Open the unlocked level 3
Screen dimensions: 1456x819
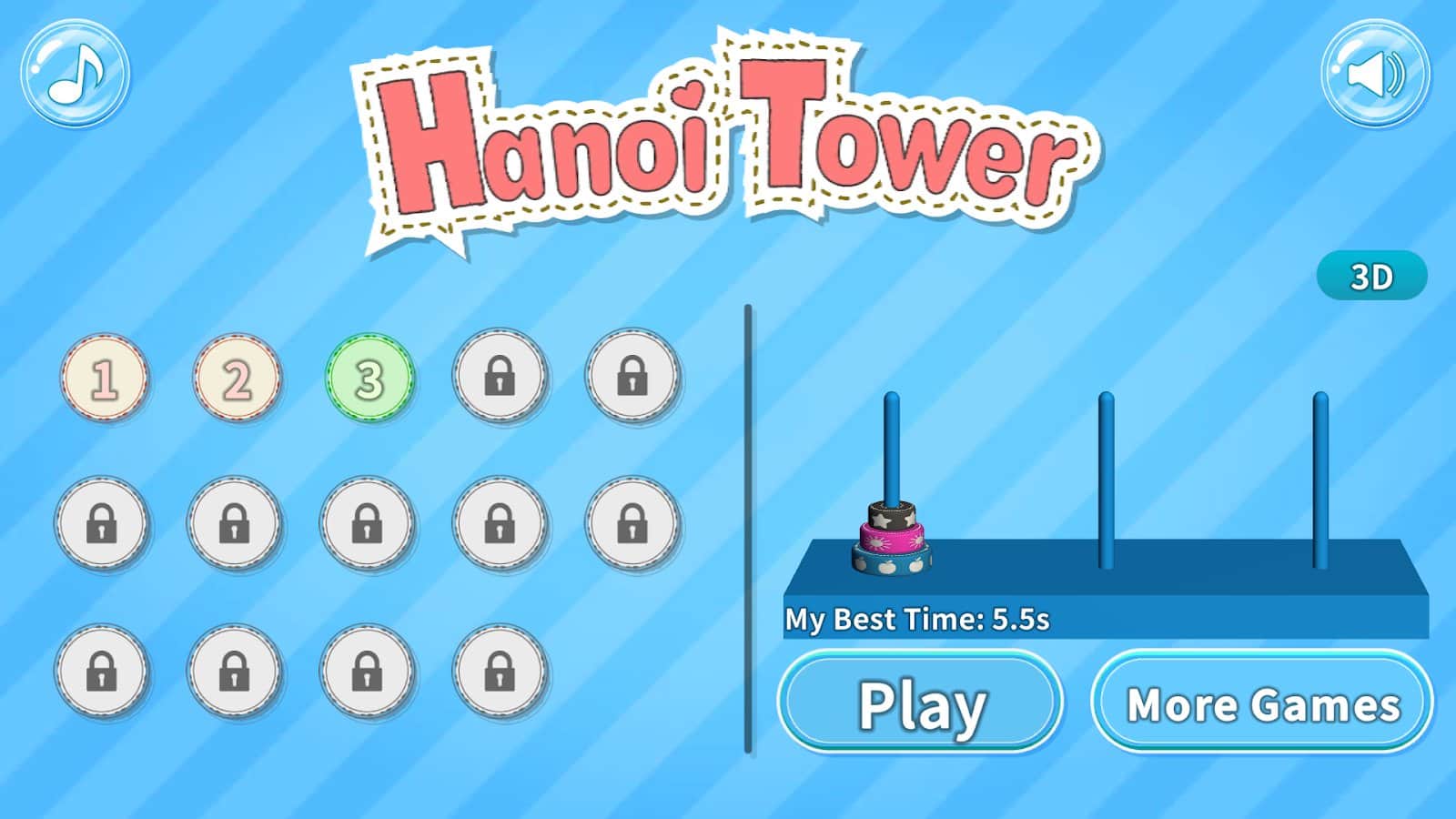[x=369, y=378]
